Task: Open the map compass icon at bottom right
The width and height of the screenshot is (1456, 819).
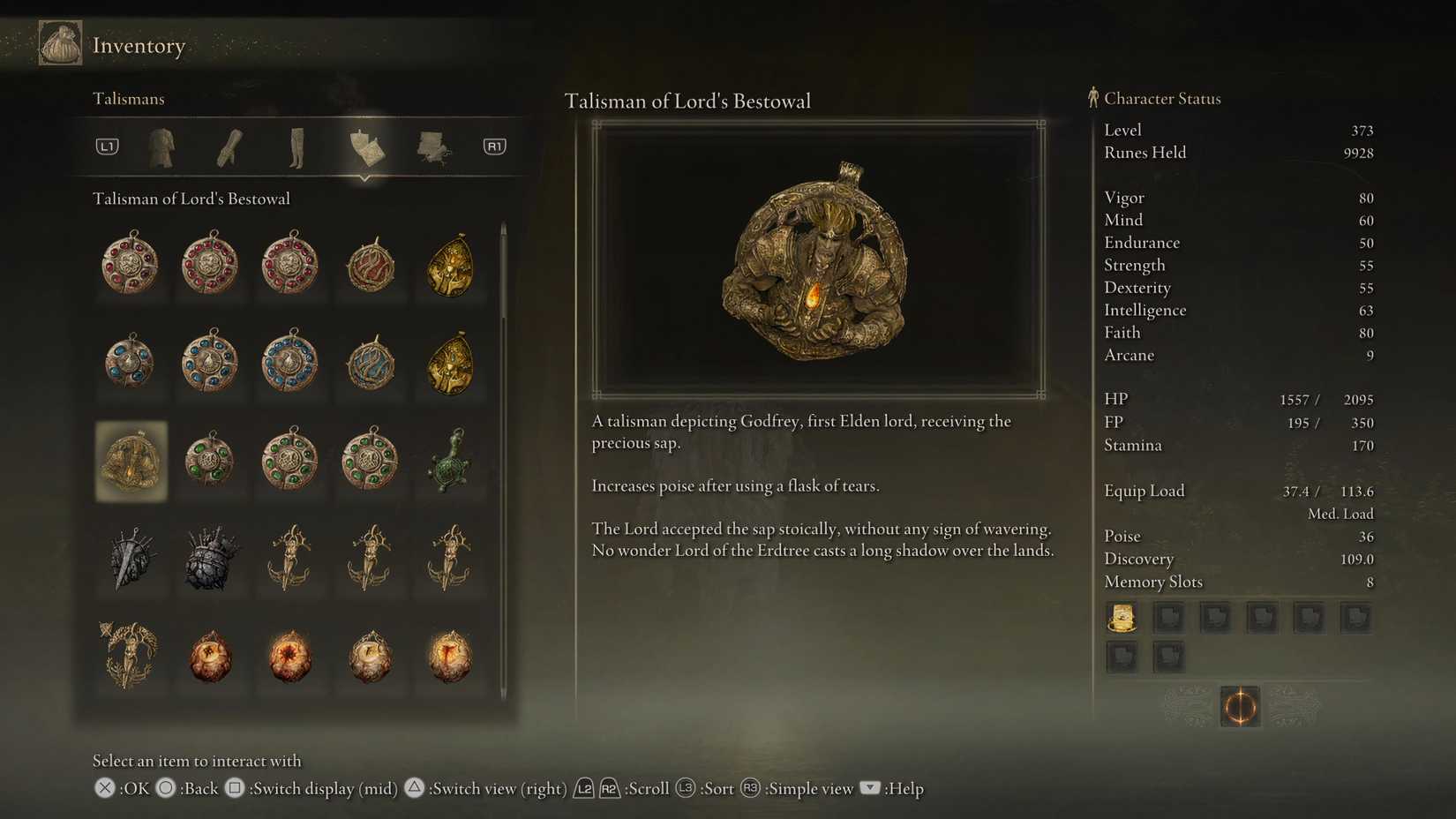Action: pyautogui.click(x=1240, y=707)
